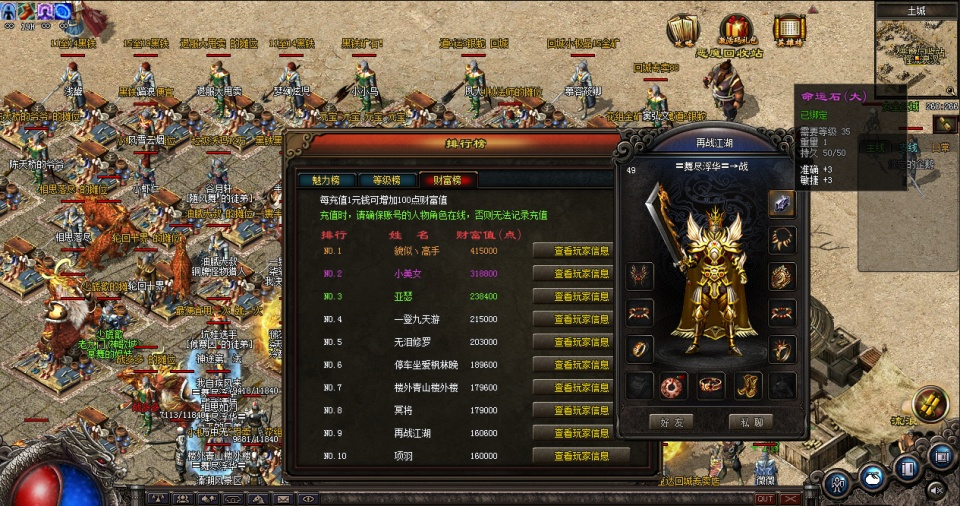
Task: View player info for NO.1 貌似丶高手
Action: tap(571, 250)
